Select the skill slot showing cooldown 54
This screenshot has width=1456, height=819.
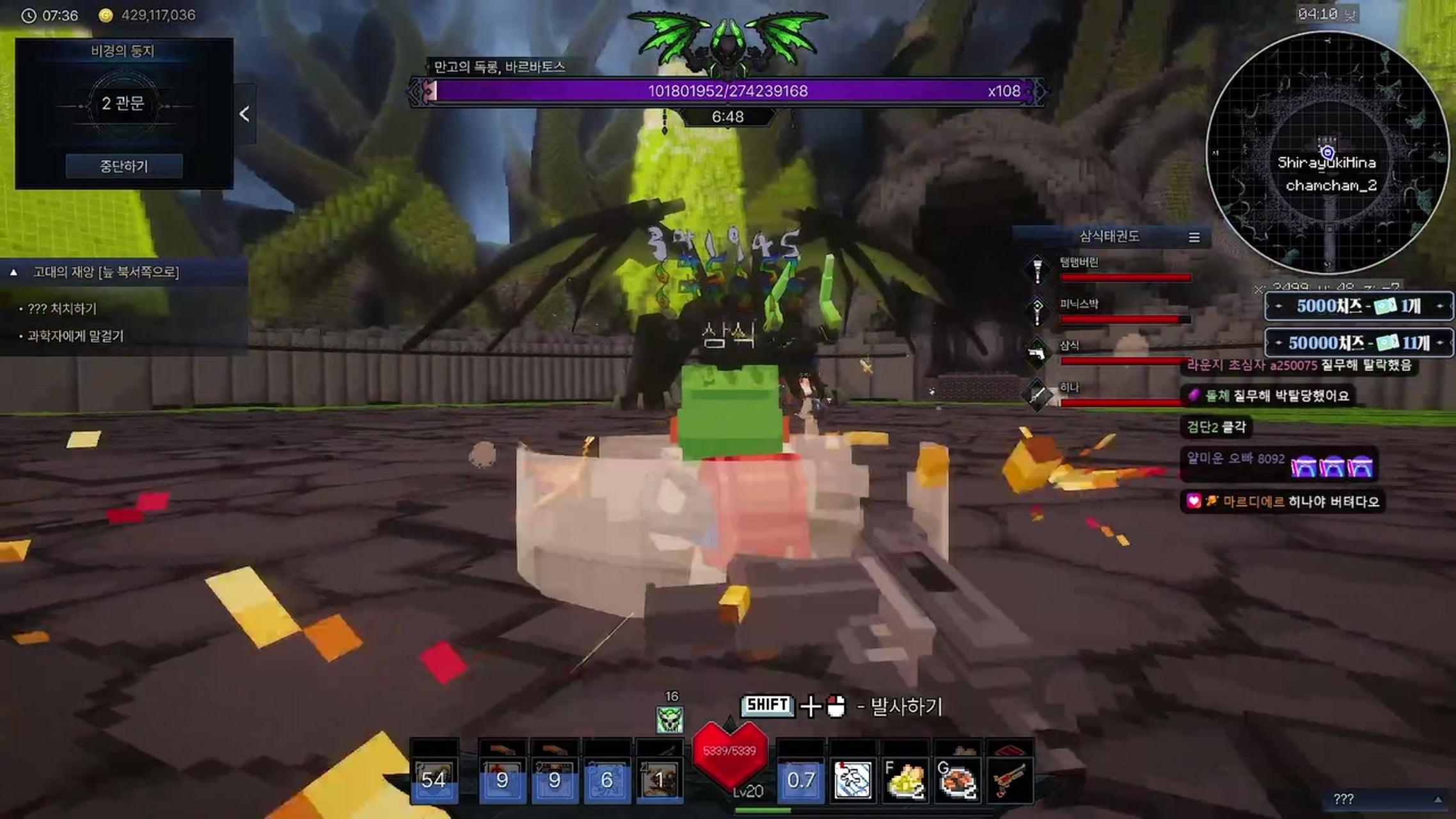[x=434, y=779]
